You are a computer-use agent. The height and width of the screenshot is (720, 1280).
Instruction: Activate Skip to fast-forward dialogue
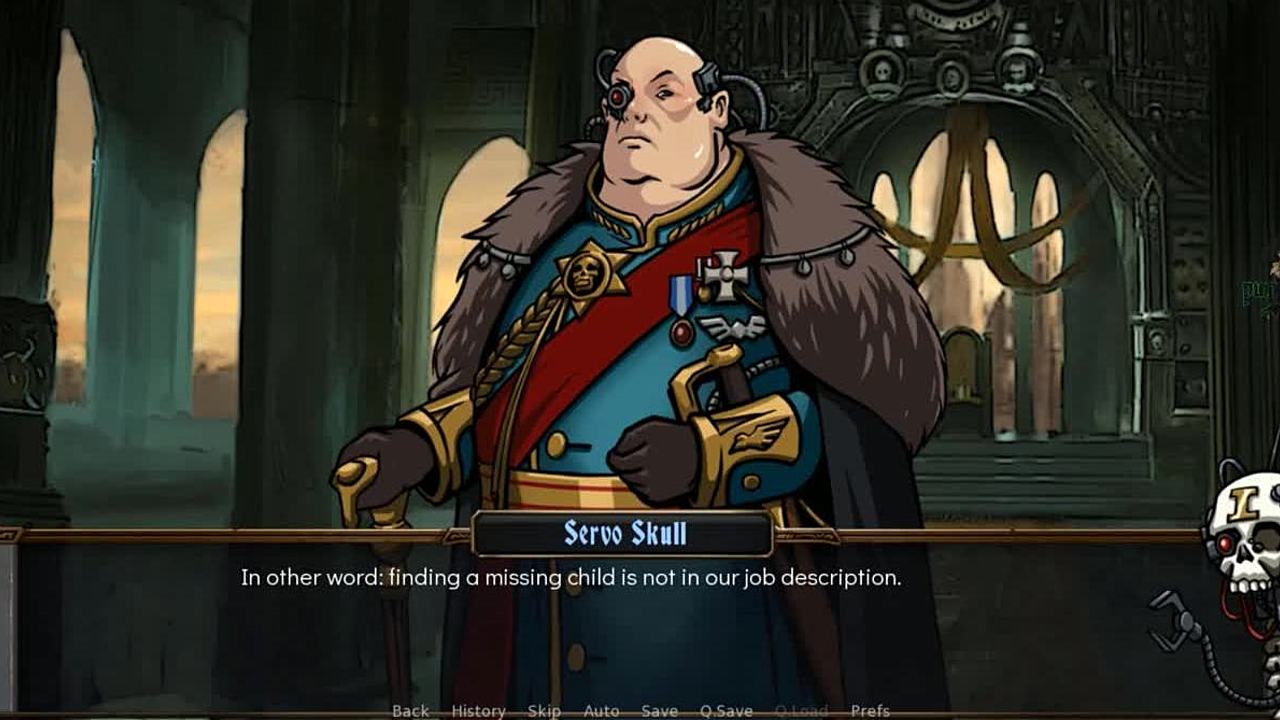coord(544,711)
